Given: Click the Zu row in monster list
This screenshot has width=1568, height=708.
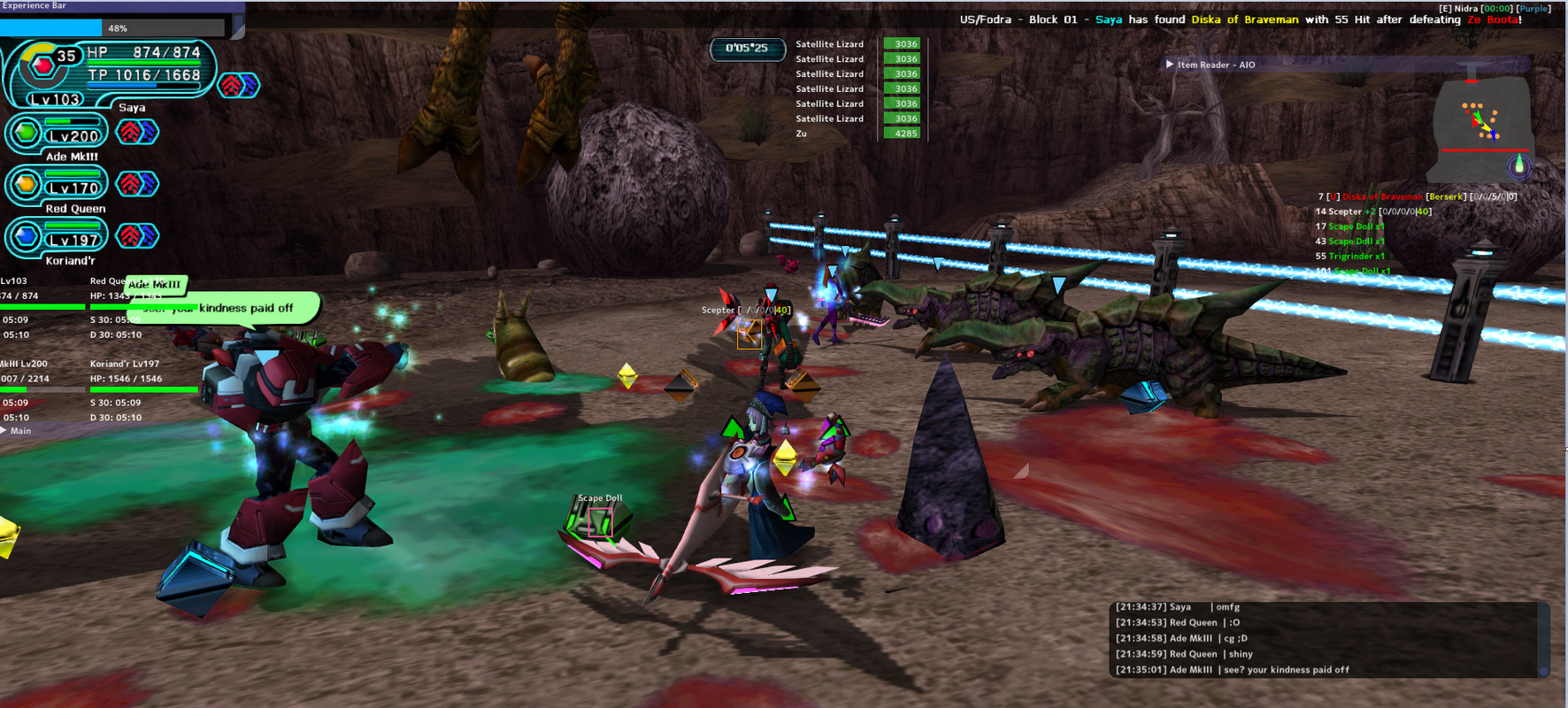Looking at the screenshot, I should tap(857, 134).
